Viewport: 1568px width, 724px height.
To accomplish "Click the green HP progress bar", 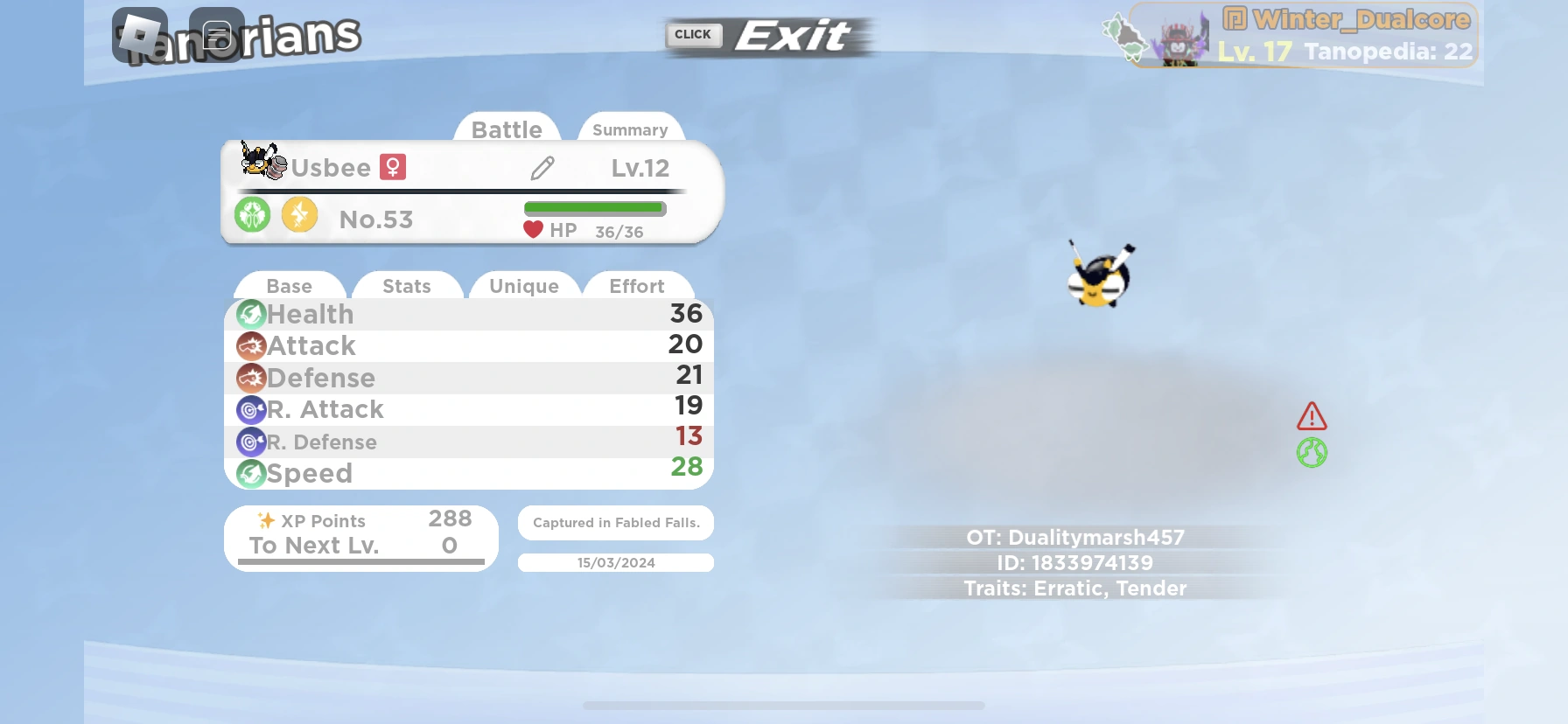I will point(594,208).
